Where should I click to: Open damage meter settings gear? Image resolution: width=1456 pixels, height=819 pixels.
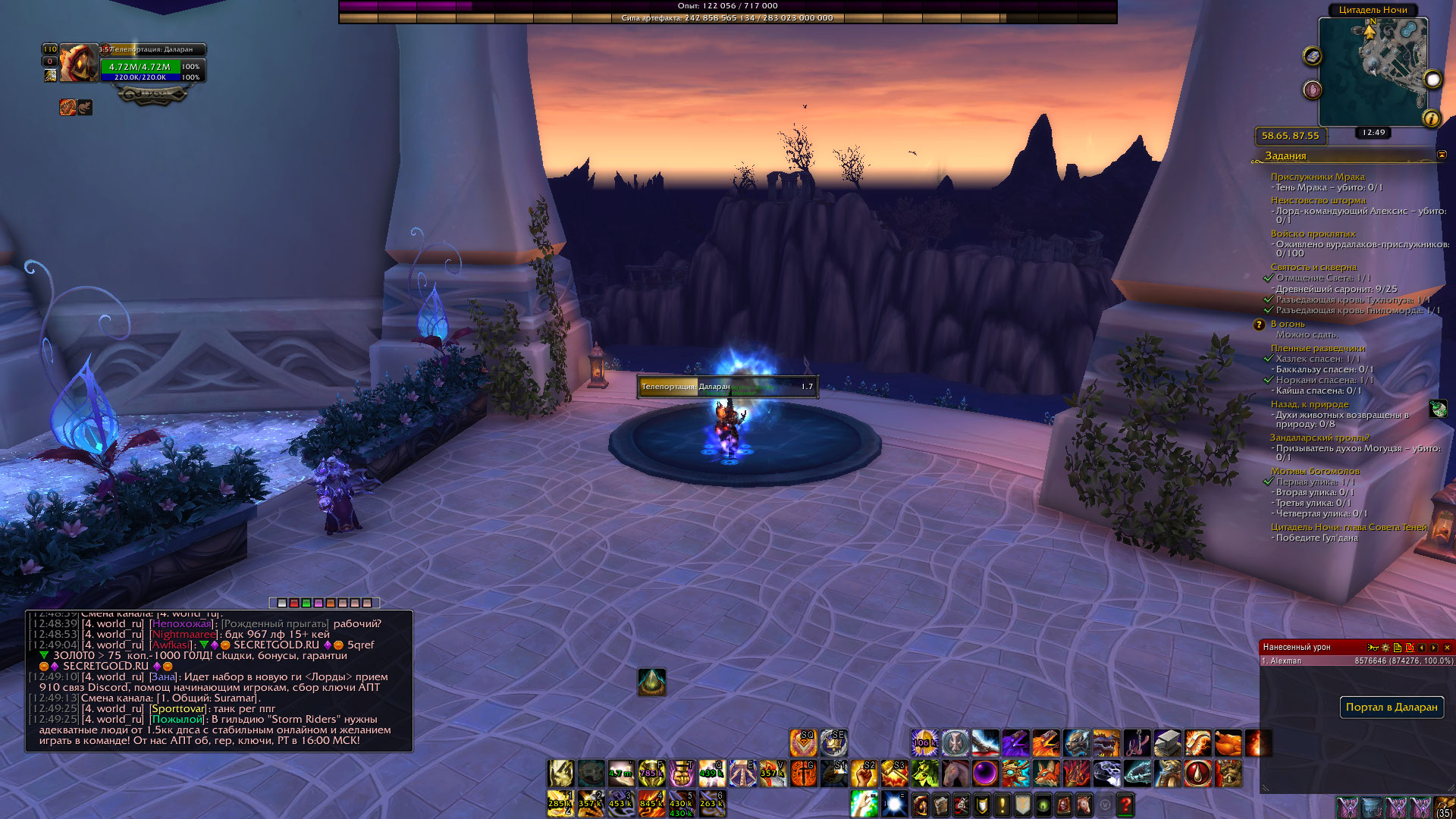(x=1385, y=648)
